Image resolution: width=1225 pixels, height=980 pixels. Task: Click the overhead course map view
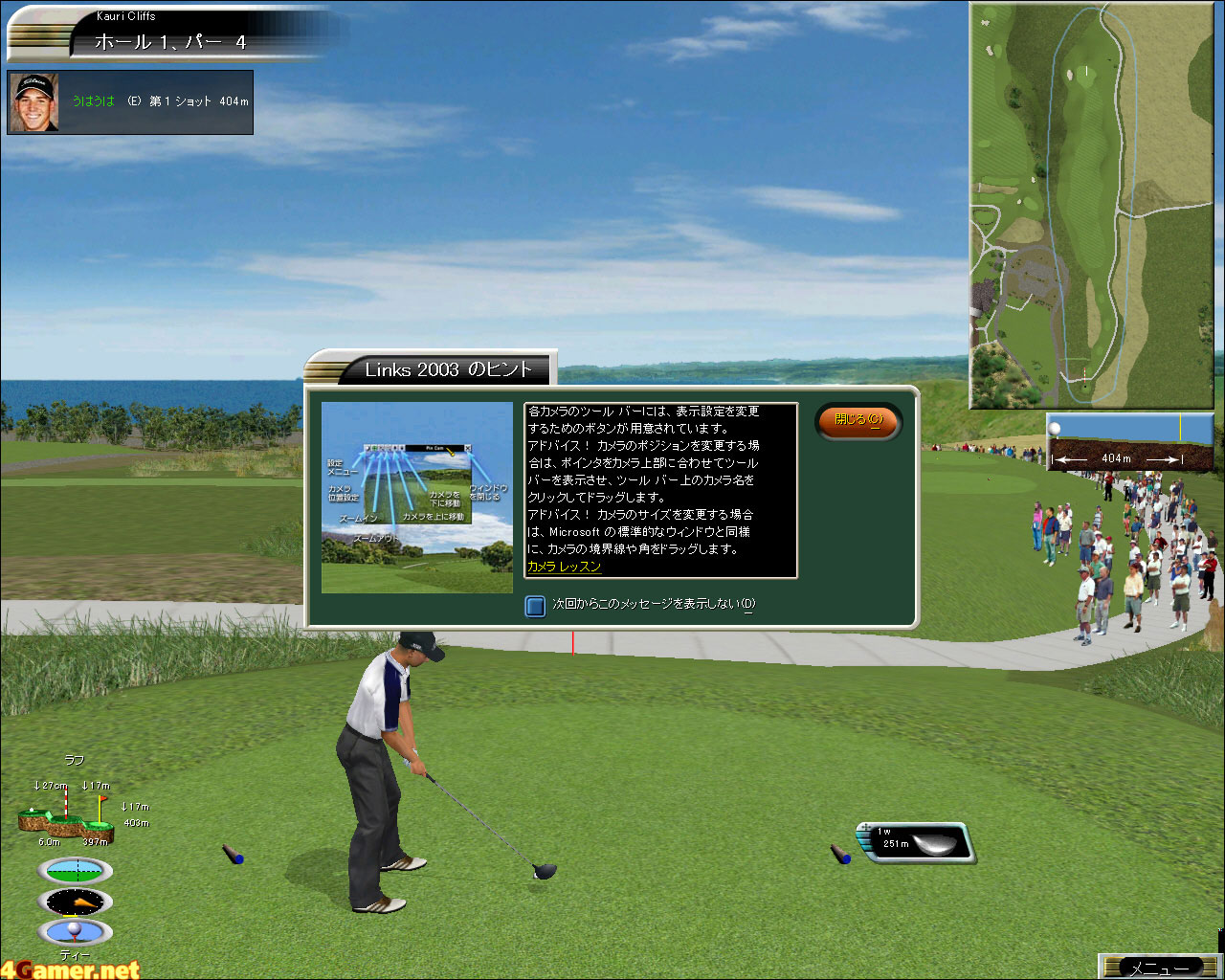click(x=1092, y=205)
